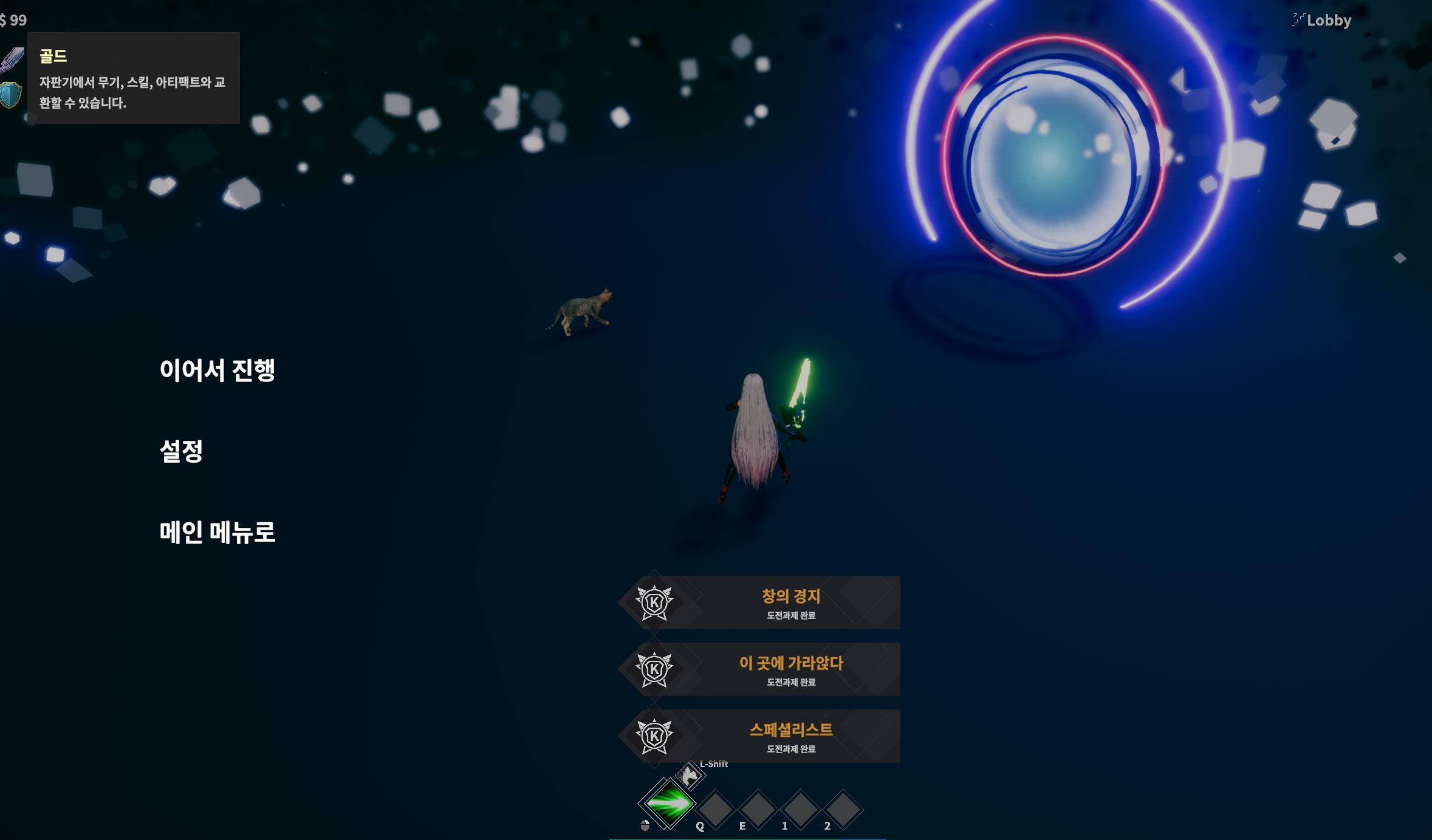The width and height of the screenshot is (1432, 840).
Task: Choose 이어서 진행 to resume the game
Action: (x=217, y=370)
